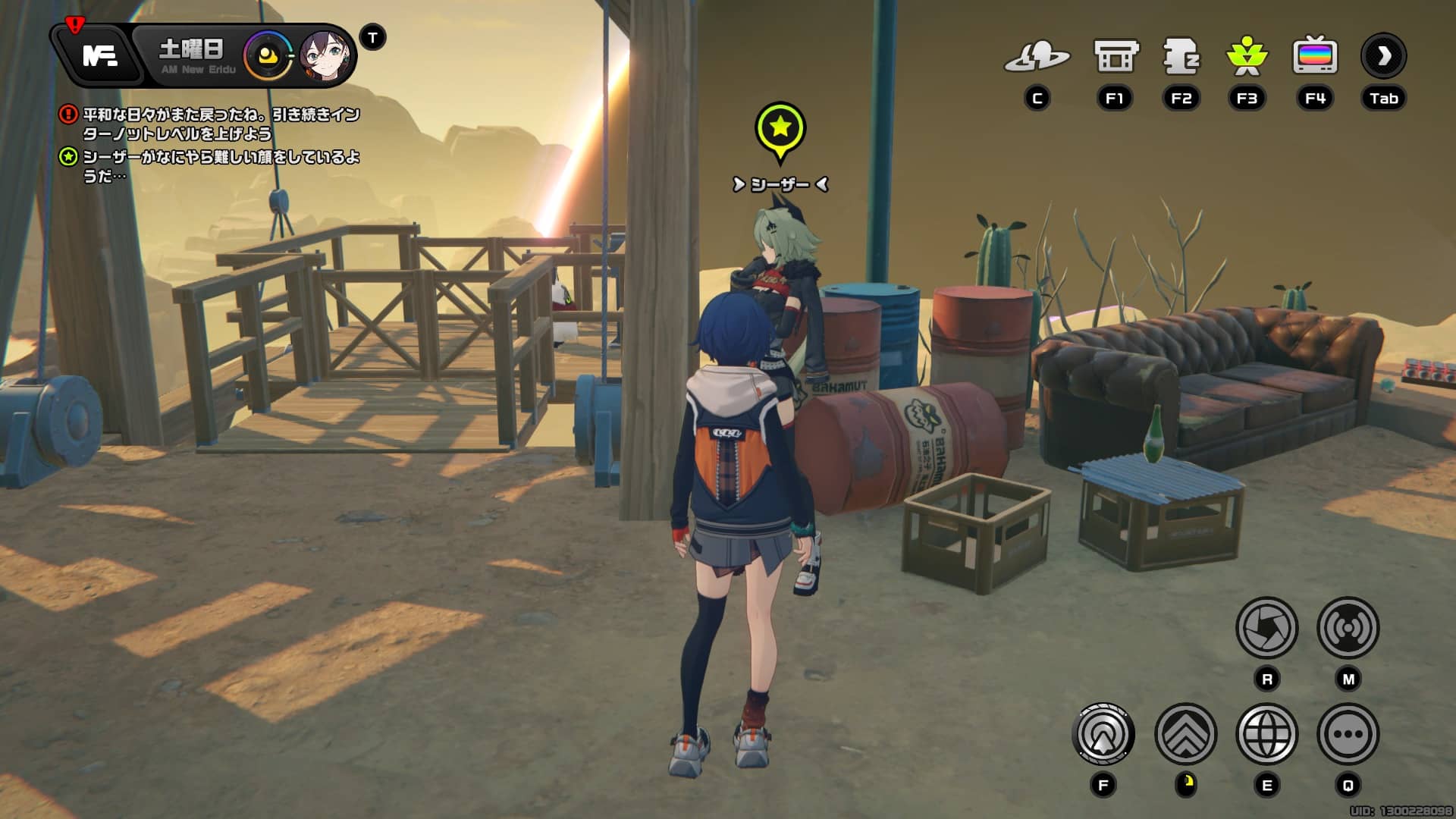Open the three-dots more options button
This screenshot has width=1456, height=819.
point(1348,734)
